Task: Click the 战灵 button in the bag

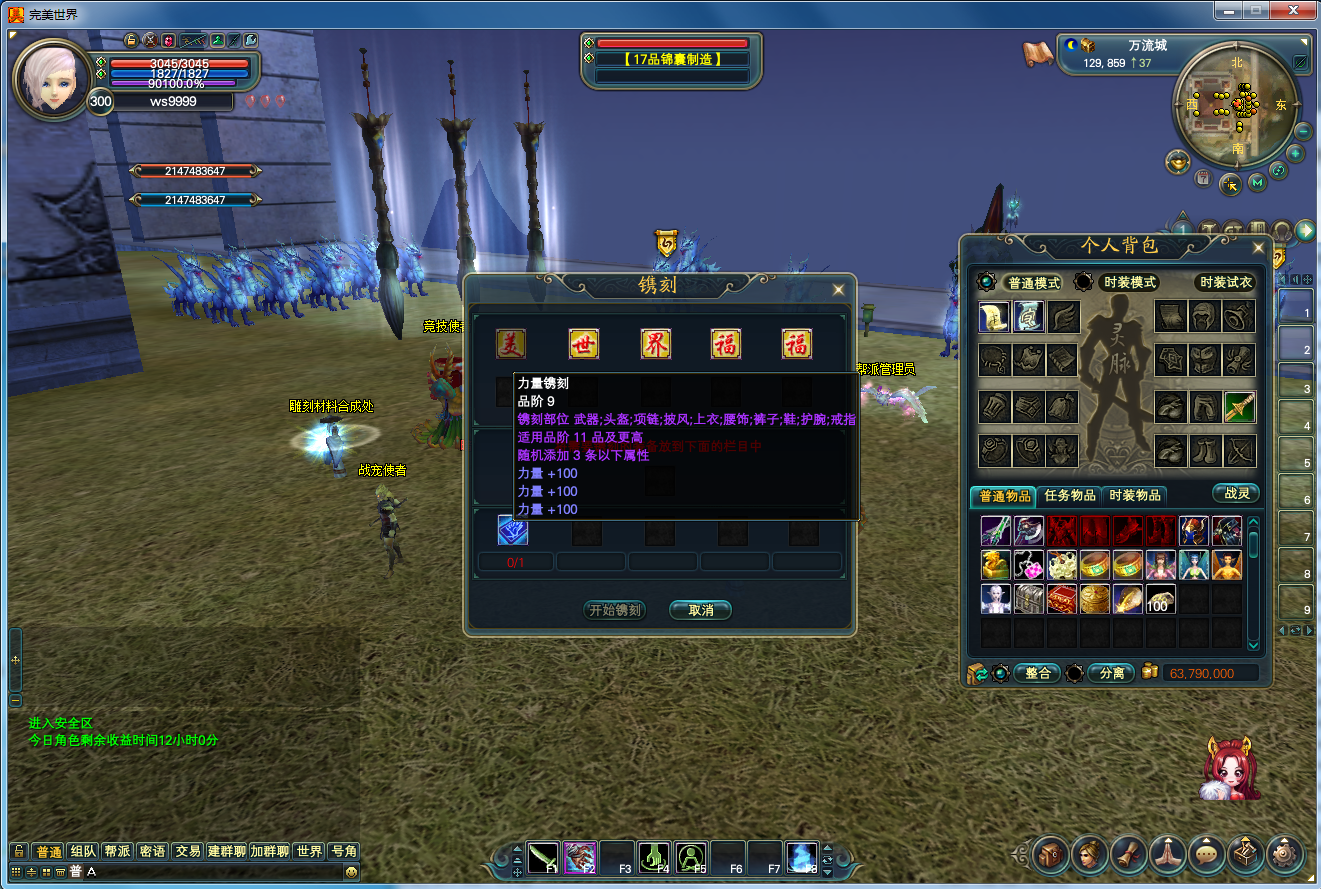Action: pos(1236,493)
